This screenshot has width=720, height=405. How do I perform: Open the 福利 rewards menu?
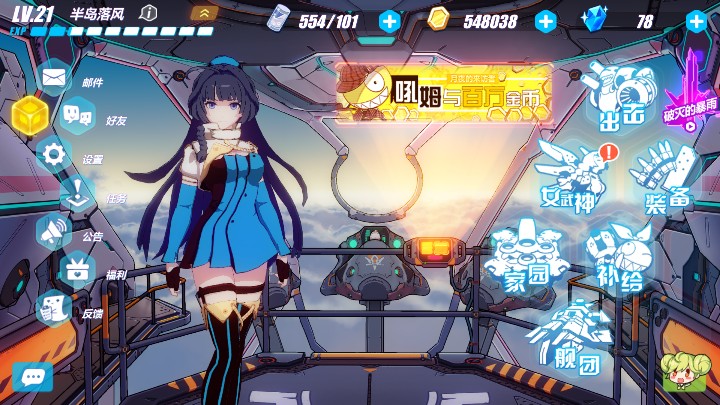[x=78, y=270]
